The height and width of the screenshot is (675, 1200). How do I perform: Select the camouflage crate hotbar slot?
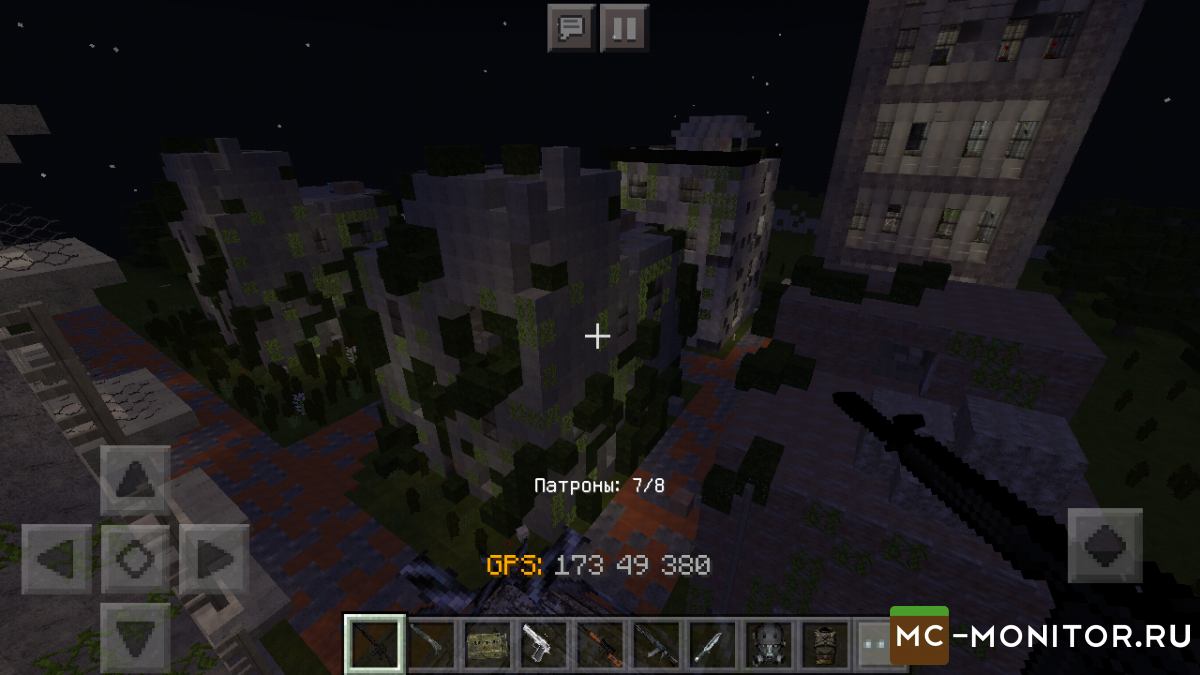tap(487, 645)
